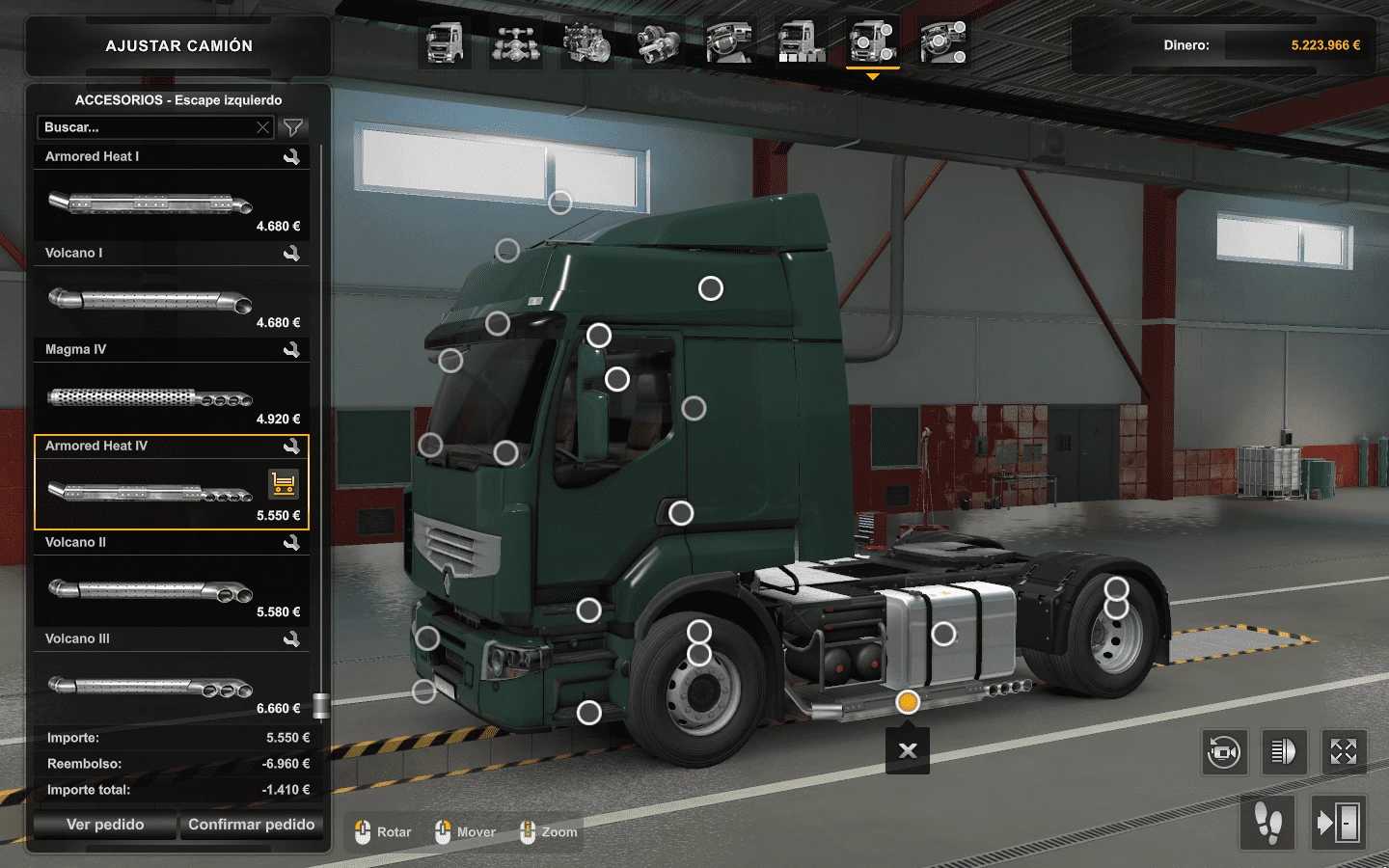The image size is (1389, 868).
Task: Clear the search box with the X
Action: pos(262,127)
